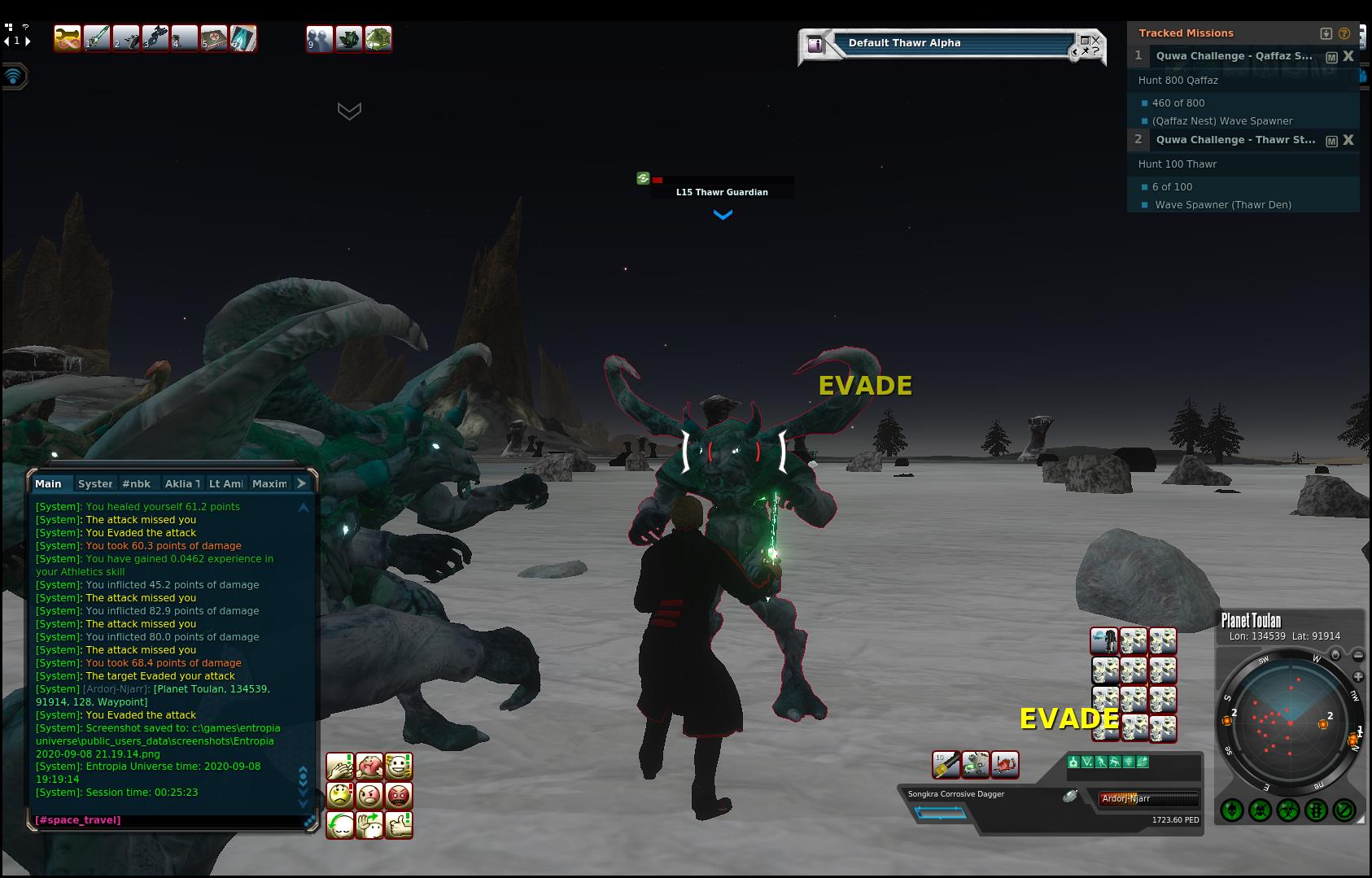Trigger the angry red face emote
The height and width of the screenshot is (878, 1372).
(x=399, y=795)
